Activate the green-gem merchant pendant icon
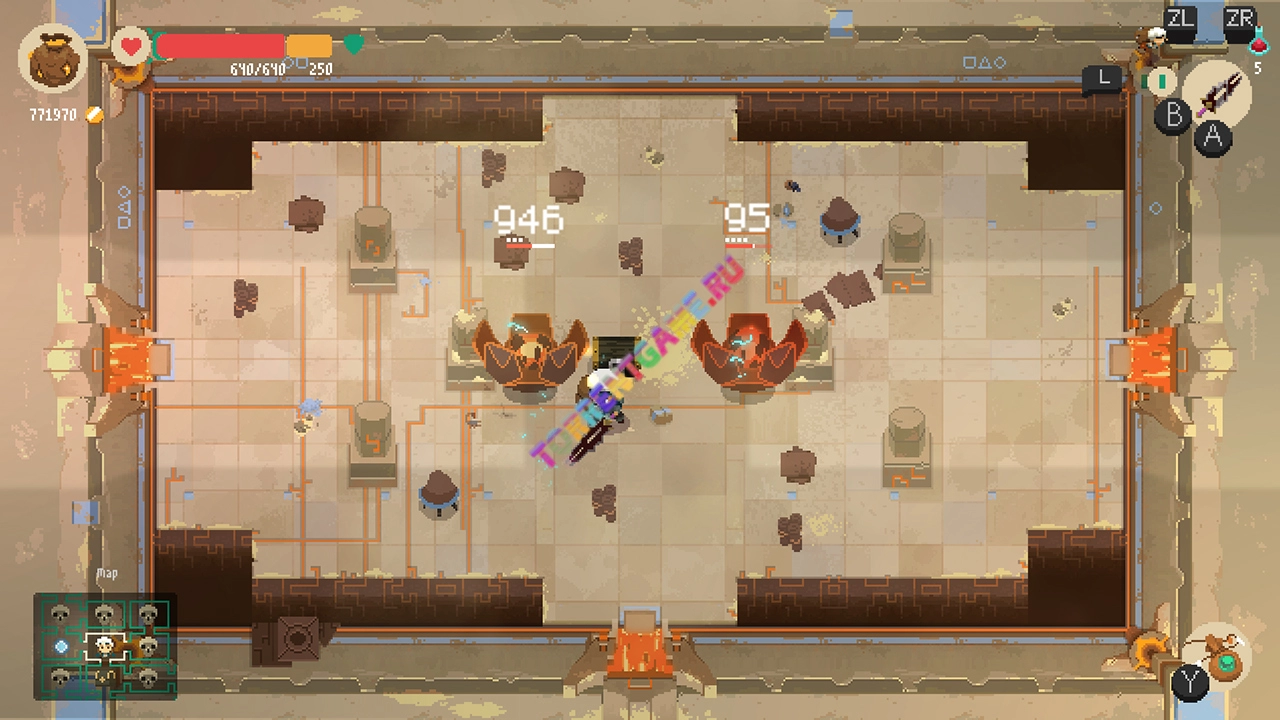 pyautogui.click(x=1223, y=659)
